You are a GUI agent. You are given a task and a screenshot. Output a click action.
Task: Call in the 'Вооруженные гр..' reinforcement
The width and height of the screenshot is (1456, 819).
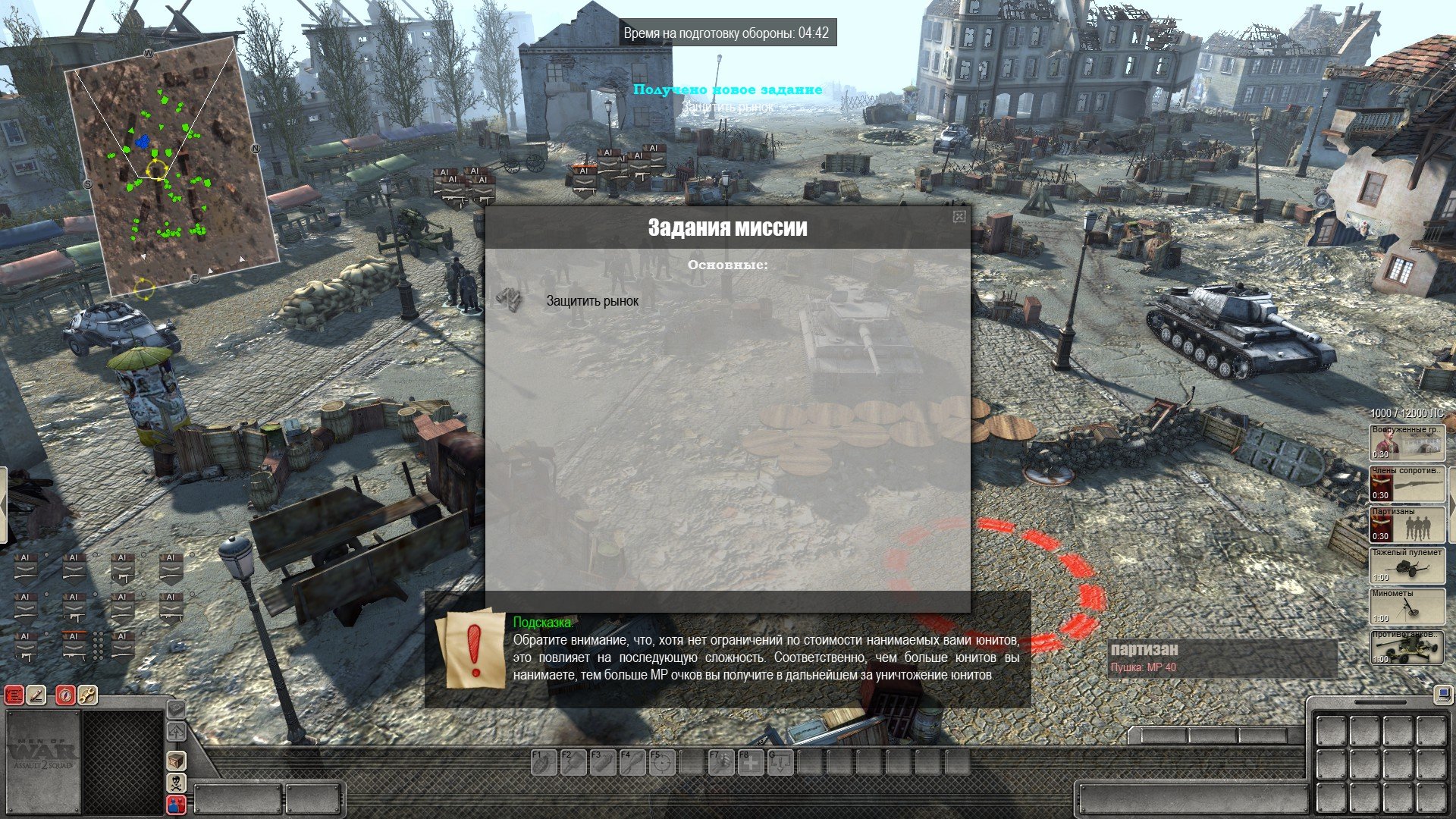tap(1407, 441)
